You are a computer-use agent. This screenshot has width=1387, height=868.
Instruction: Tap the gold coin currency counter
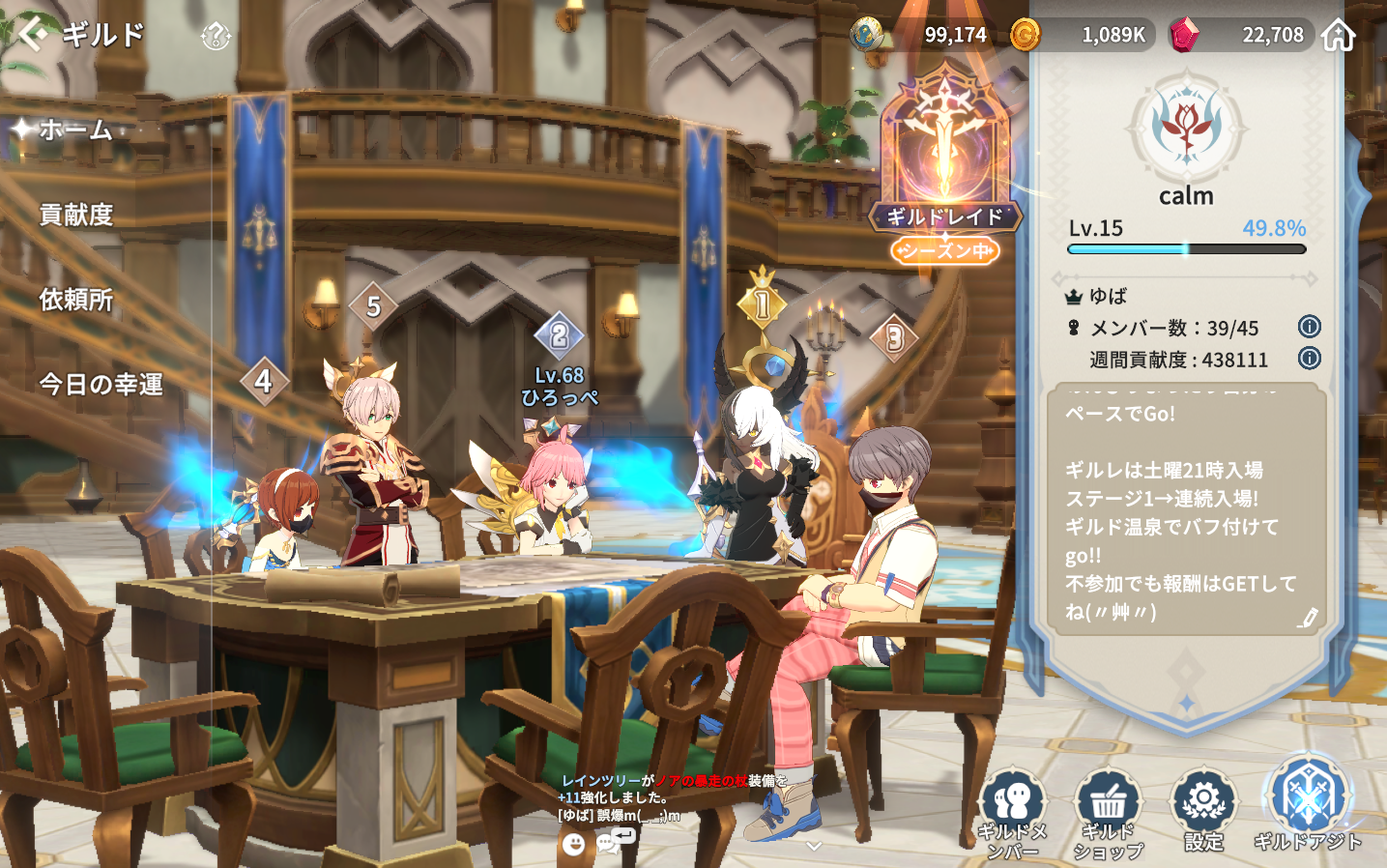(x=1081, y=35)
